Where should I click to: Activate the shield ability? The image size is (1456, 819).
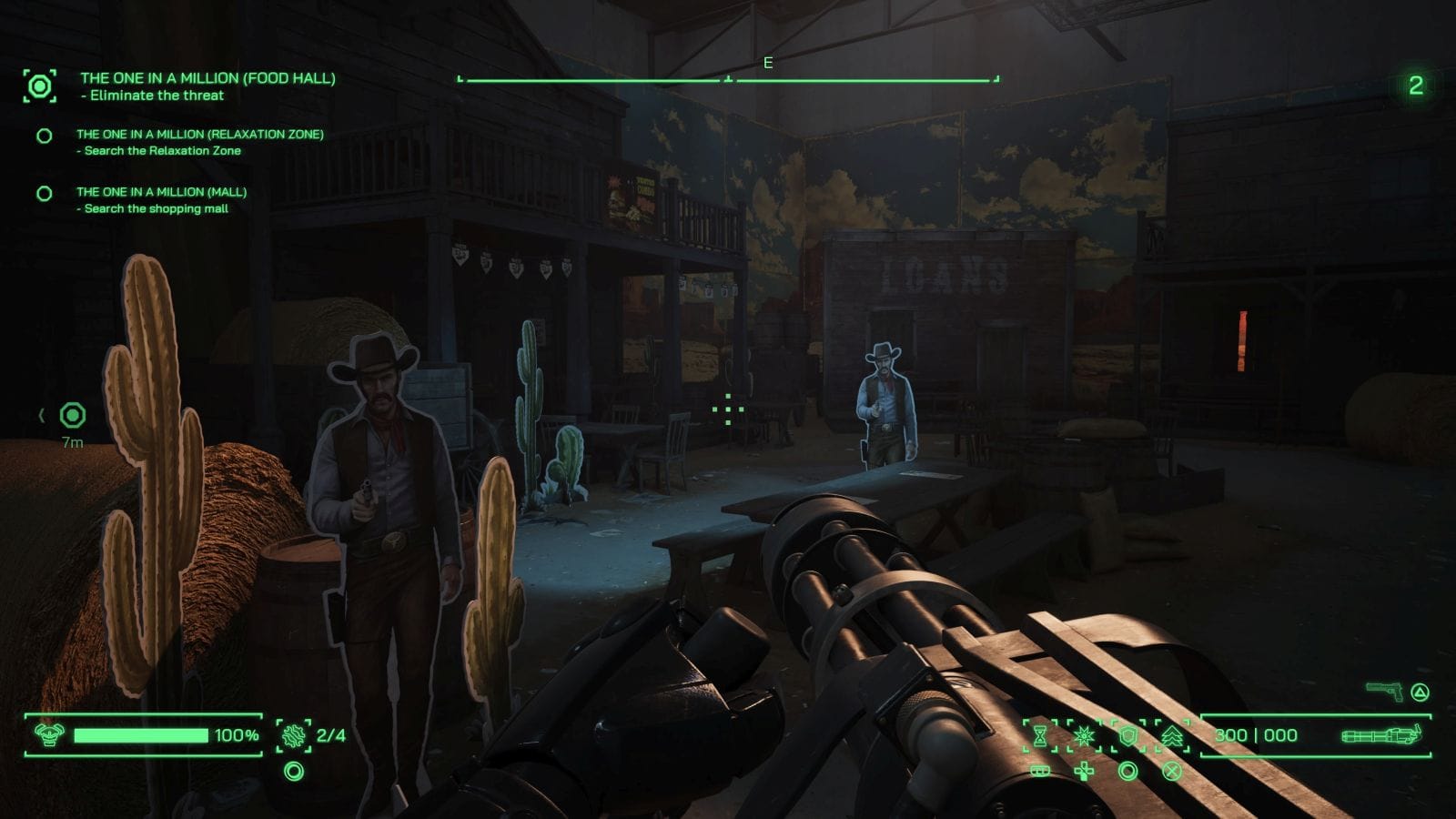[1128, 735]
